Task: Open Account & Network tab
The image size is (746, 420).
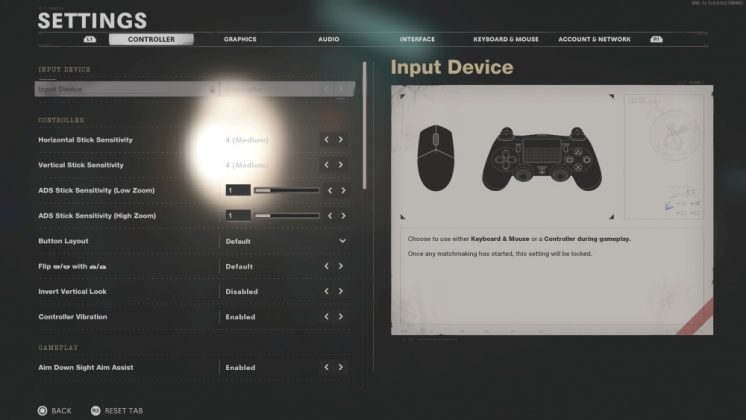Action: coord(594,39)
